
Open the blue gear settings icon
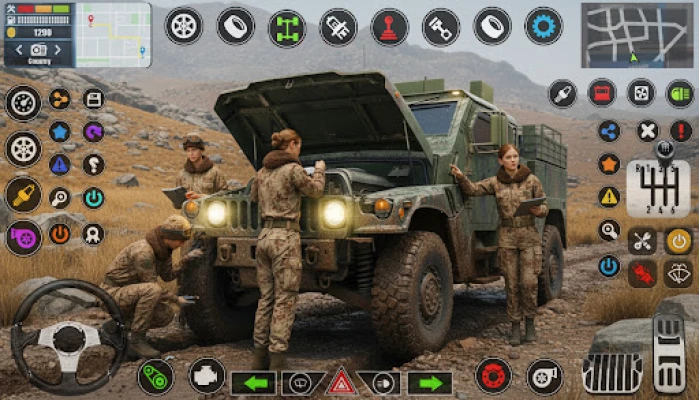pyautogui.click(x=543, y=27)
